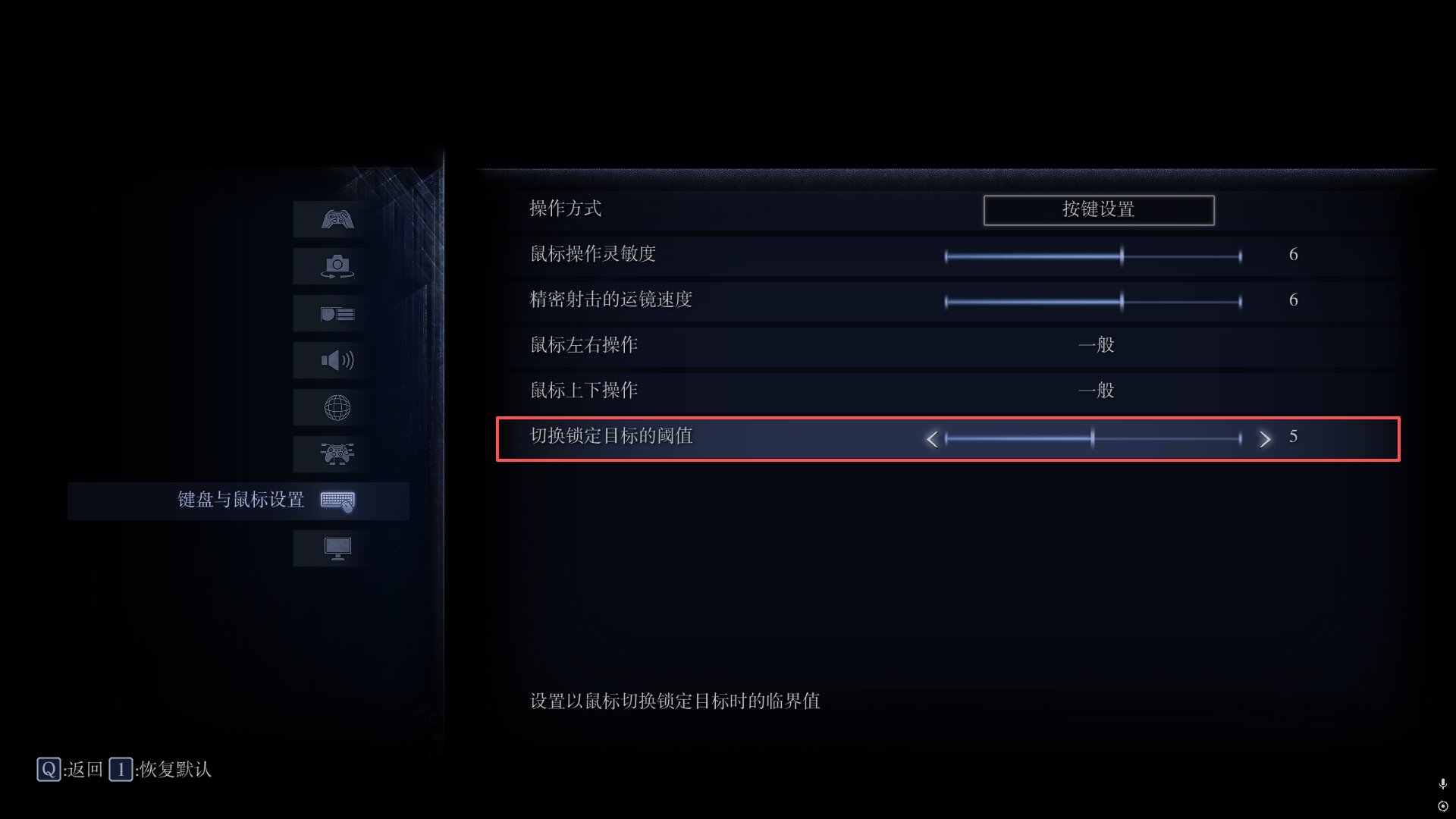
Task: Select the 键盘与鼠标设置 menu entry
Action: coord(239,500)
